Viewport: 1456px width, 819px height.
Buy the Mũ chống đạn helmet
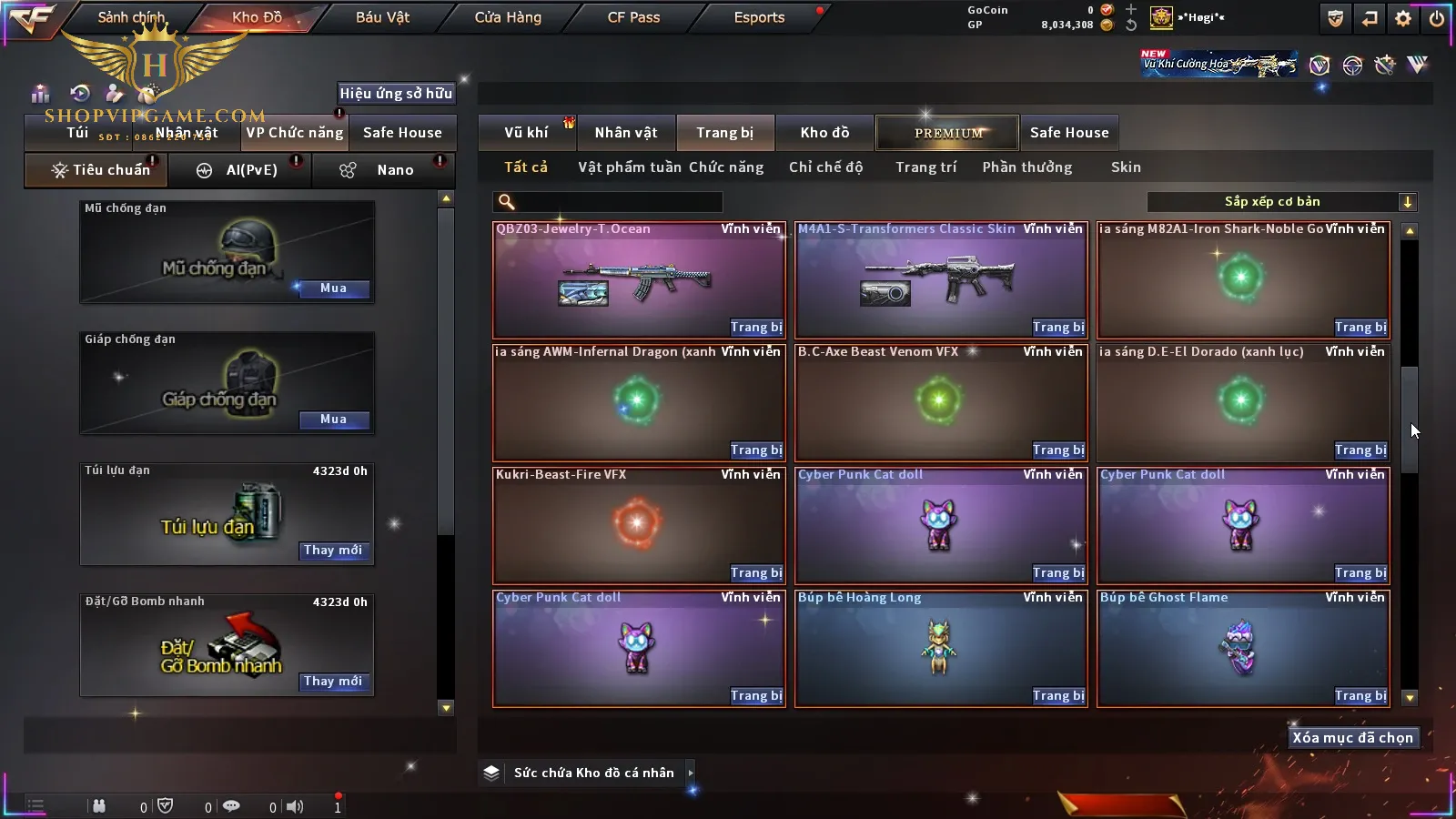tap(333, 288)
